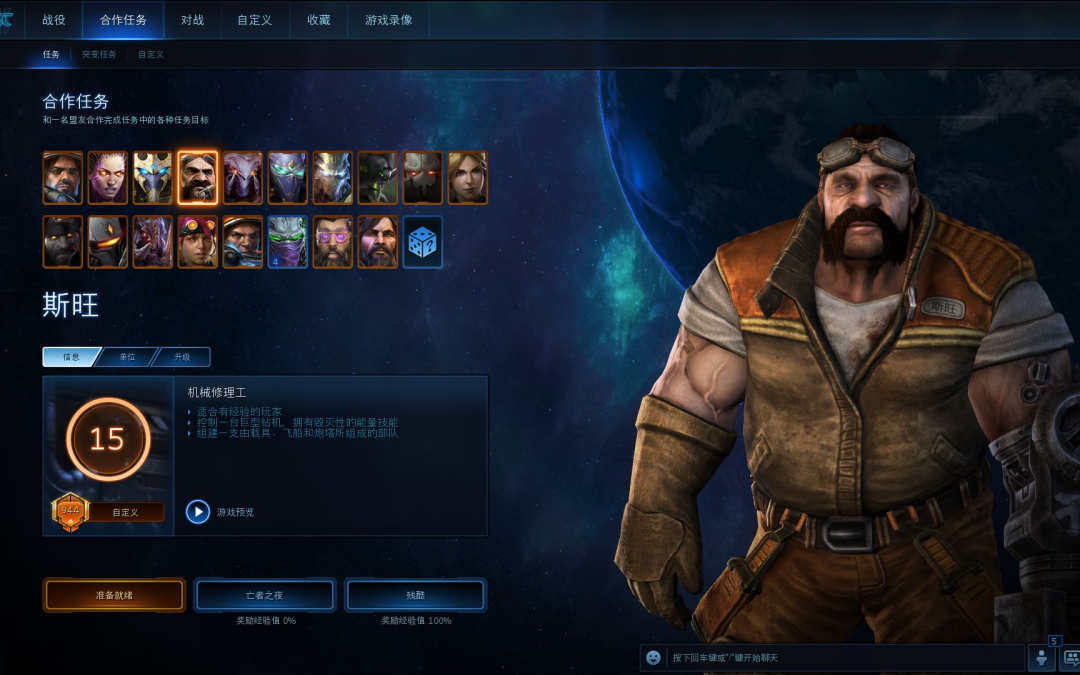The width and height of the screenshot is (1080, 675).
Task: Switch to the 升级 upgrades tab
Action: (181, 357)
